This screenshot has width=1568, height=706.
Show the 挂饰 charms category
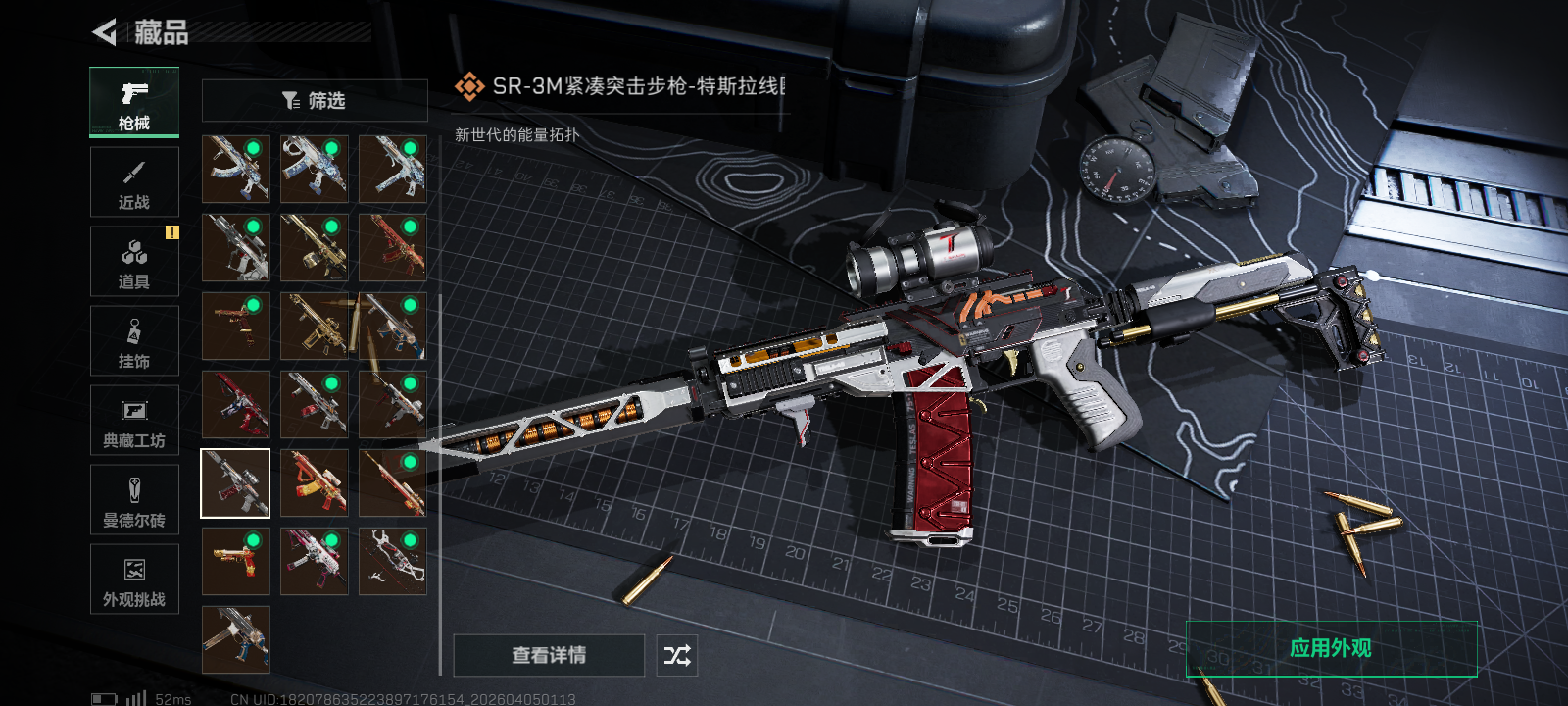click(134, 341)
